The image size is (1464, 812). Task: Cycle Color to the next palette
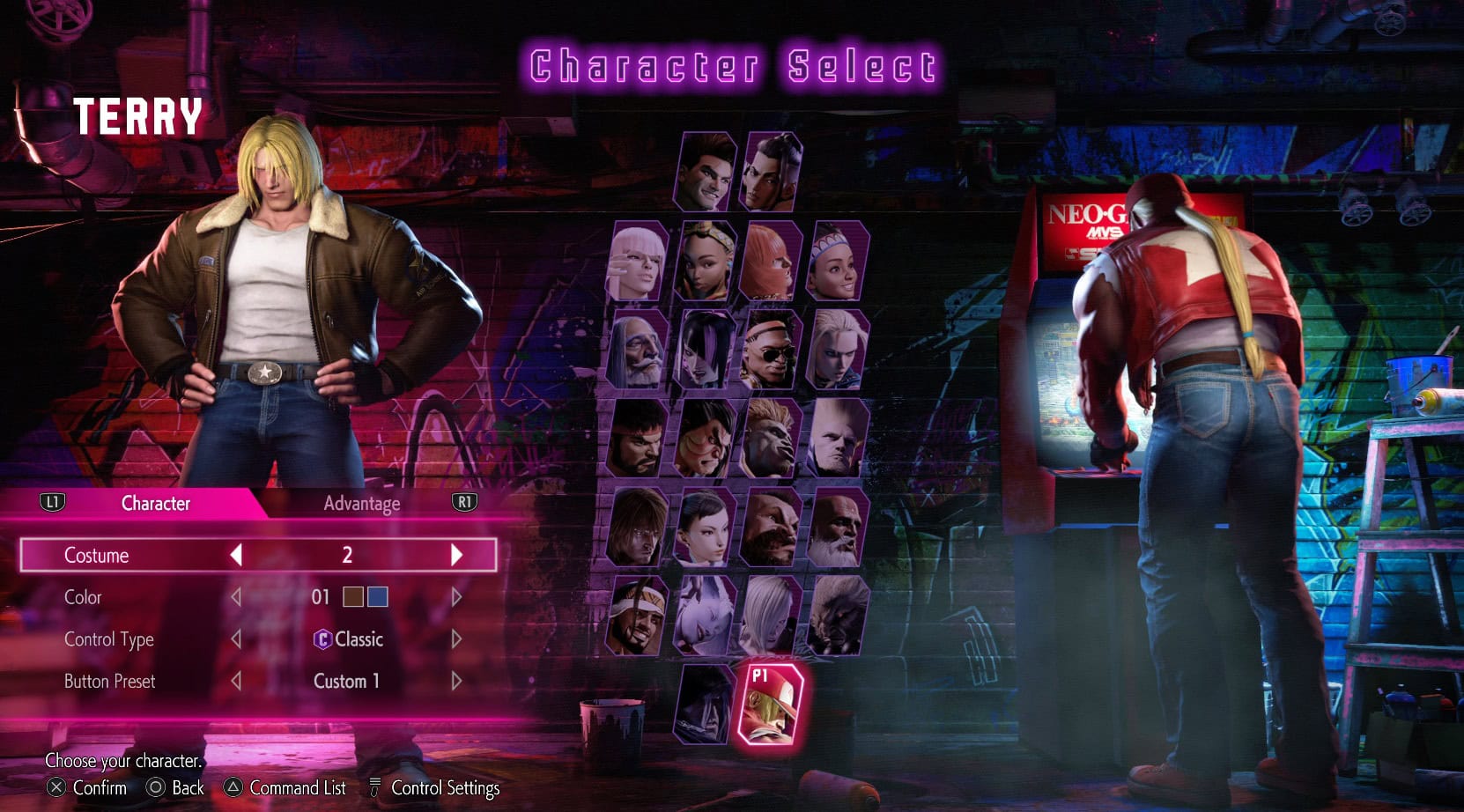456,597
